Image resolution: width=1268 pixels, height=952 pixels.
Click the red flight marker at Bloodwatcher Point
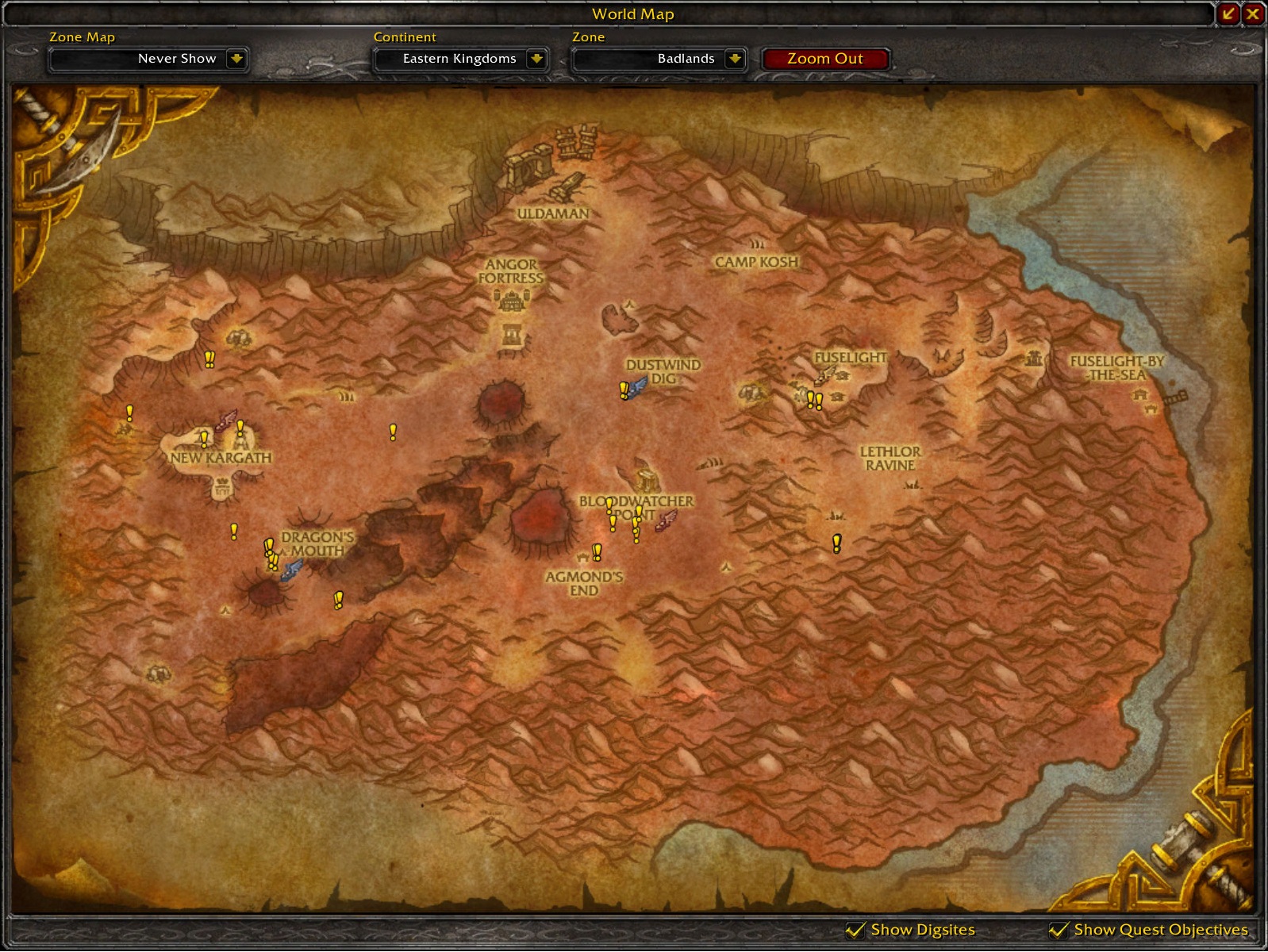pyautogui.click(x=666, y=520)
